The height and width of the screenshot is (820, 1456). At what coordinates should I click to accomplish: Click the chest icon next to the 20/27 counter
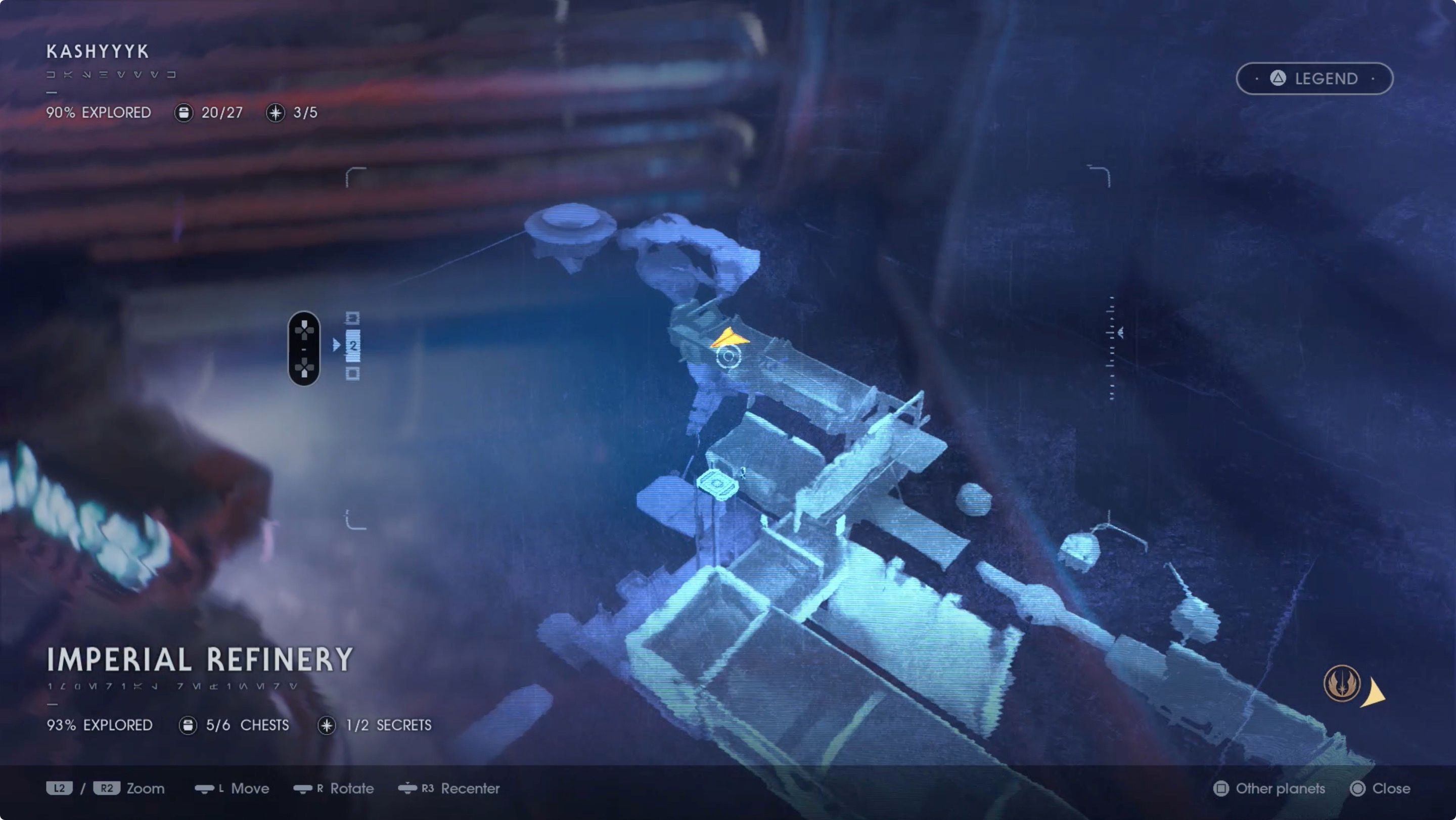point(183,113)
